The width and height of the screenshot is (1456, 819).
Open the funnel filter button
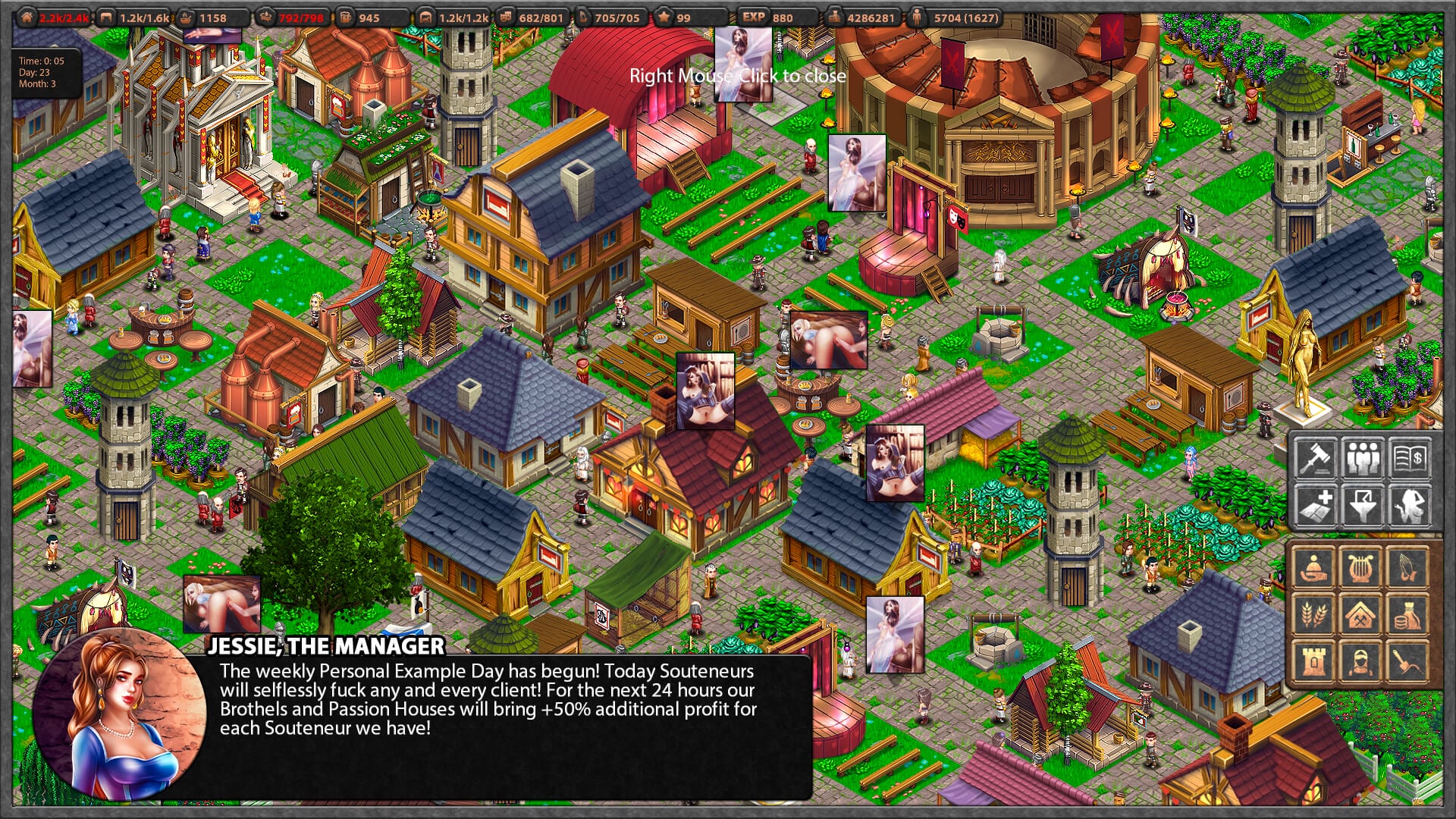coord(1363,505)
